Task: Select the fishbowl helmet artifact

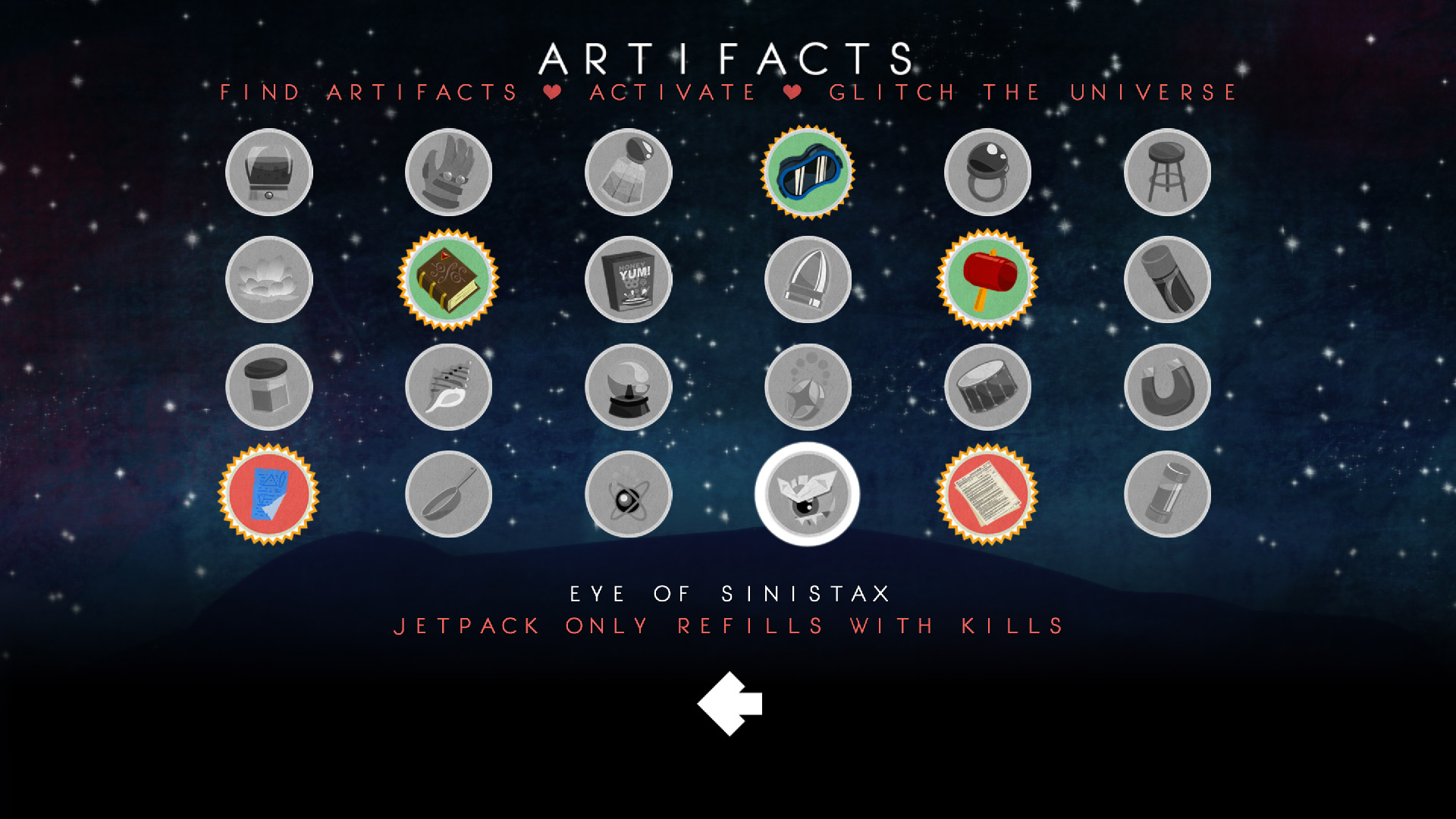Action: 268,172
